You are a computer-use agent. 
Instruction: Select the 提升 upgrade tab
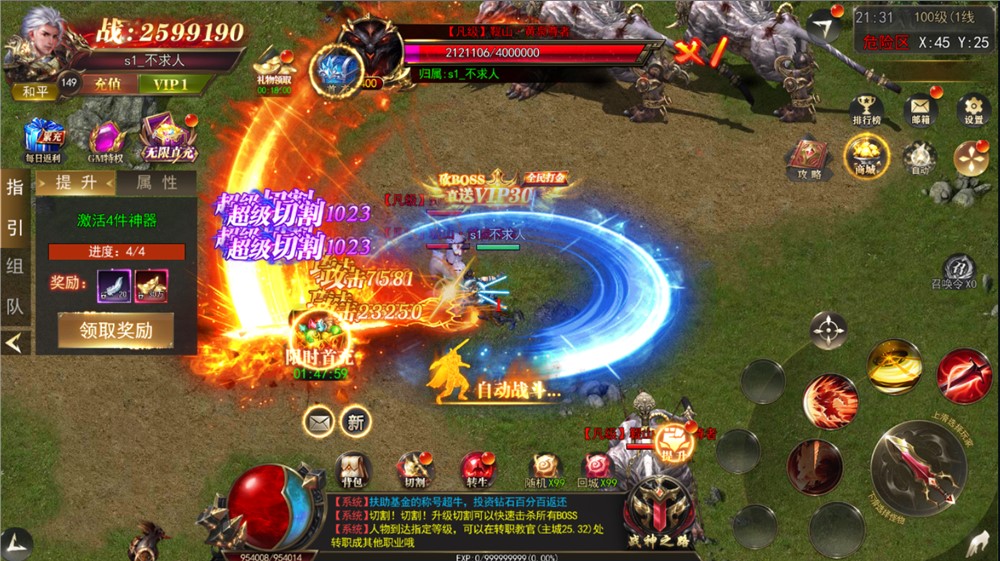tap(76, 182)
